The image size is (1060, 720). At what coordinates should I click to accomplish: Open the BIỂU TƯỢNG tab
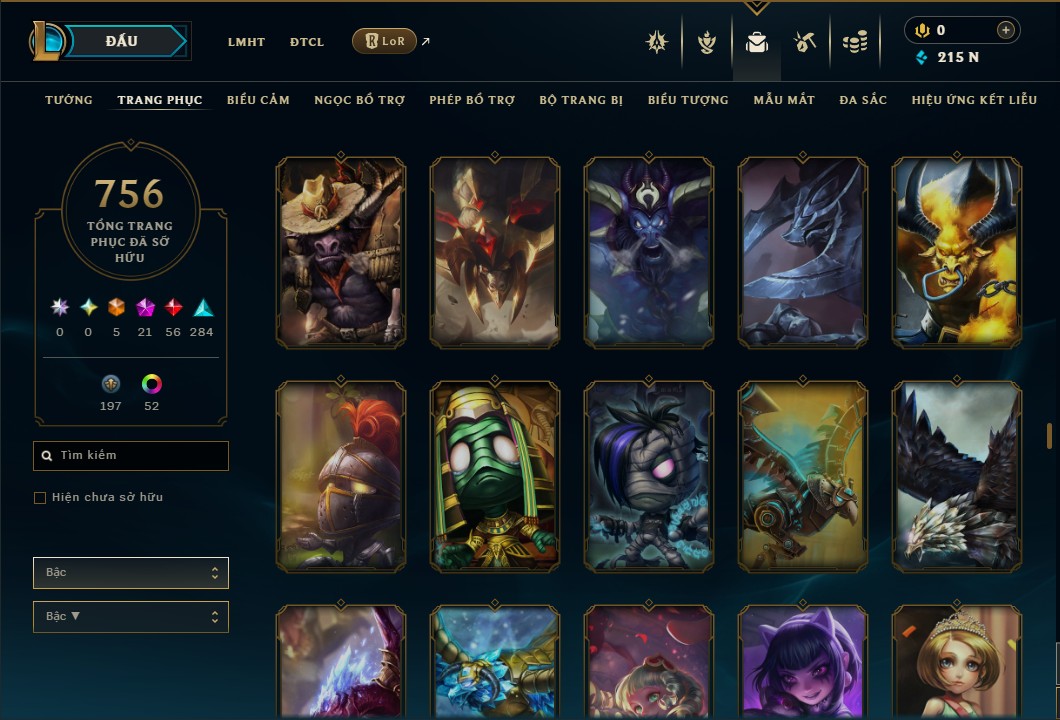688,100
